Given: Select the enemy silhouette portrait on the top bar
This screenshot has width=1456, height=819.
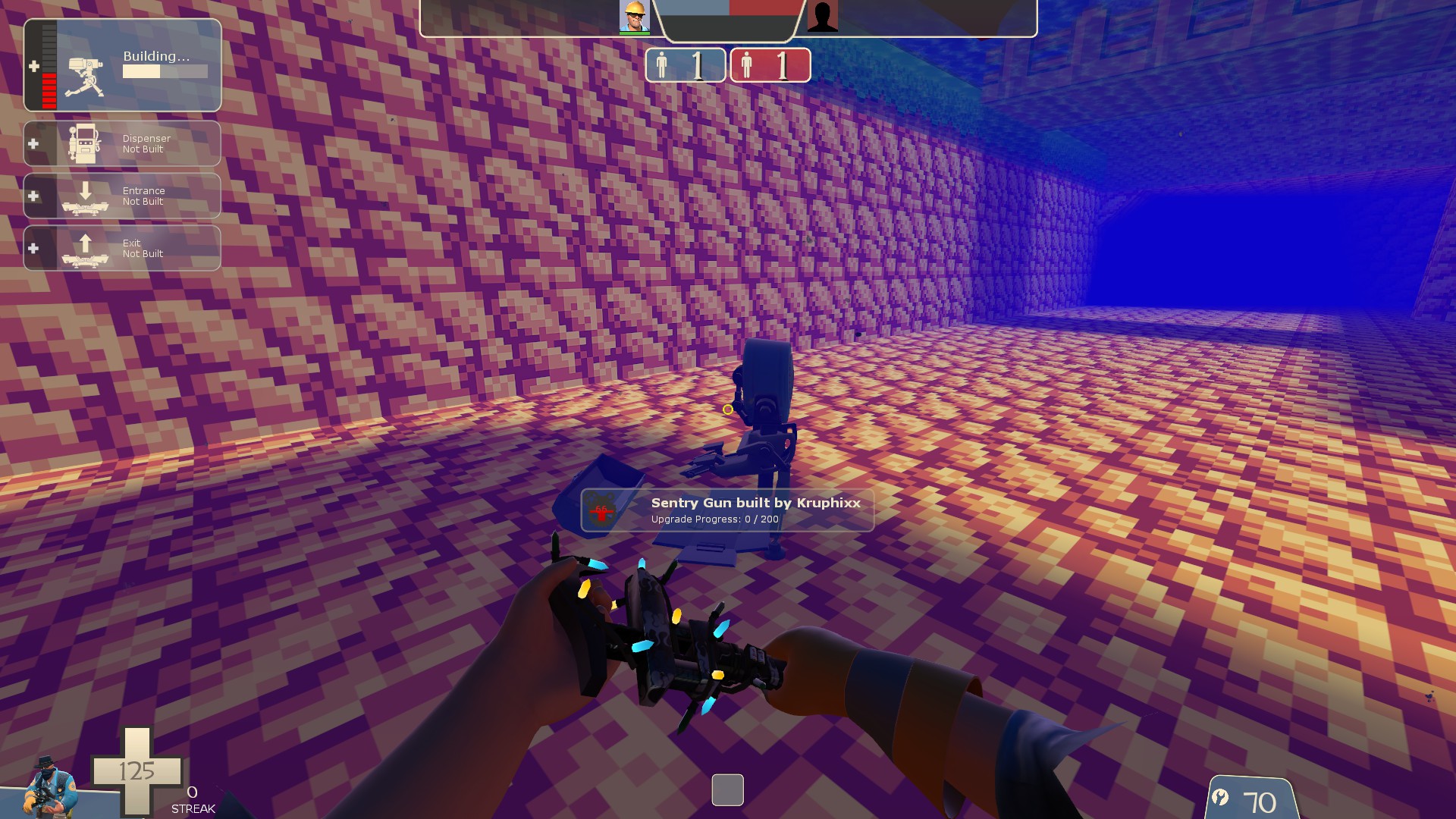Looking at the screenshot, I should pos(822,17).
